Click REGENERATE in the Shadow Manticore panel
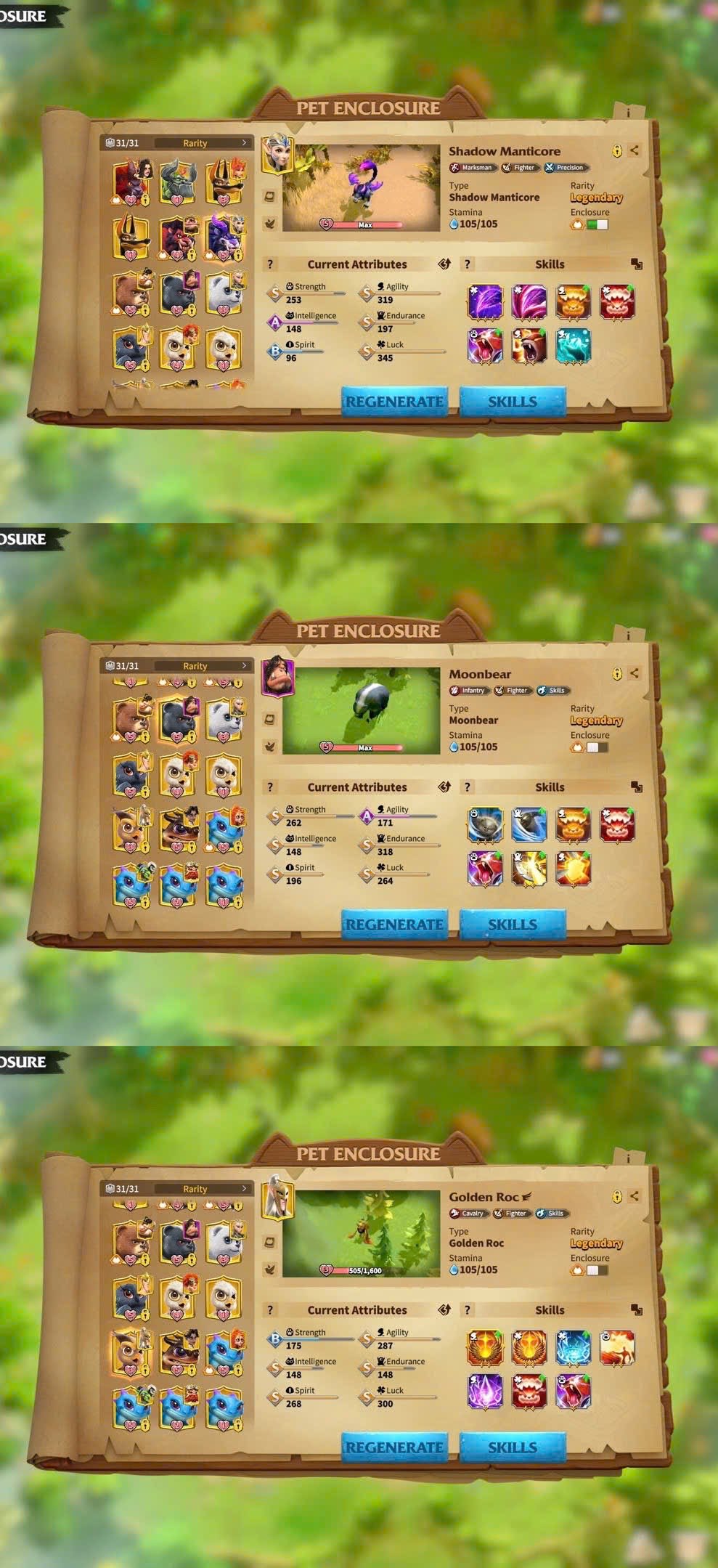Image resolution: width=718 pixels, height=1568 pixels. [394, 402]
